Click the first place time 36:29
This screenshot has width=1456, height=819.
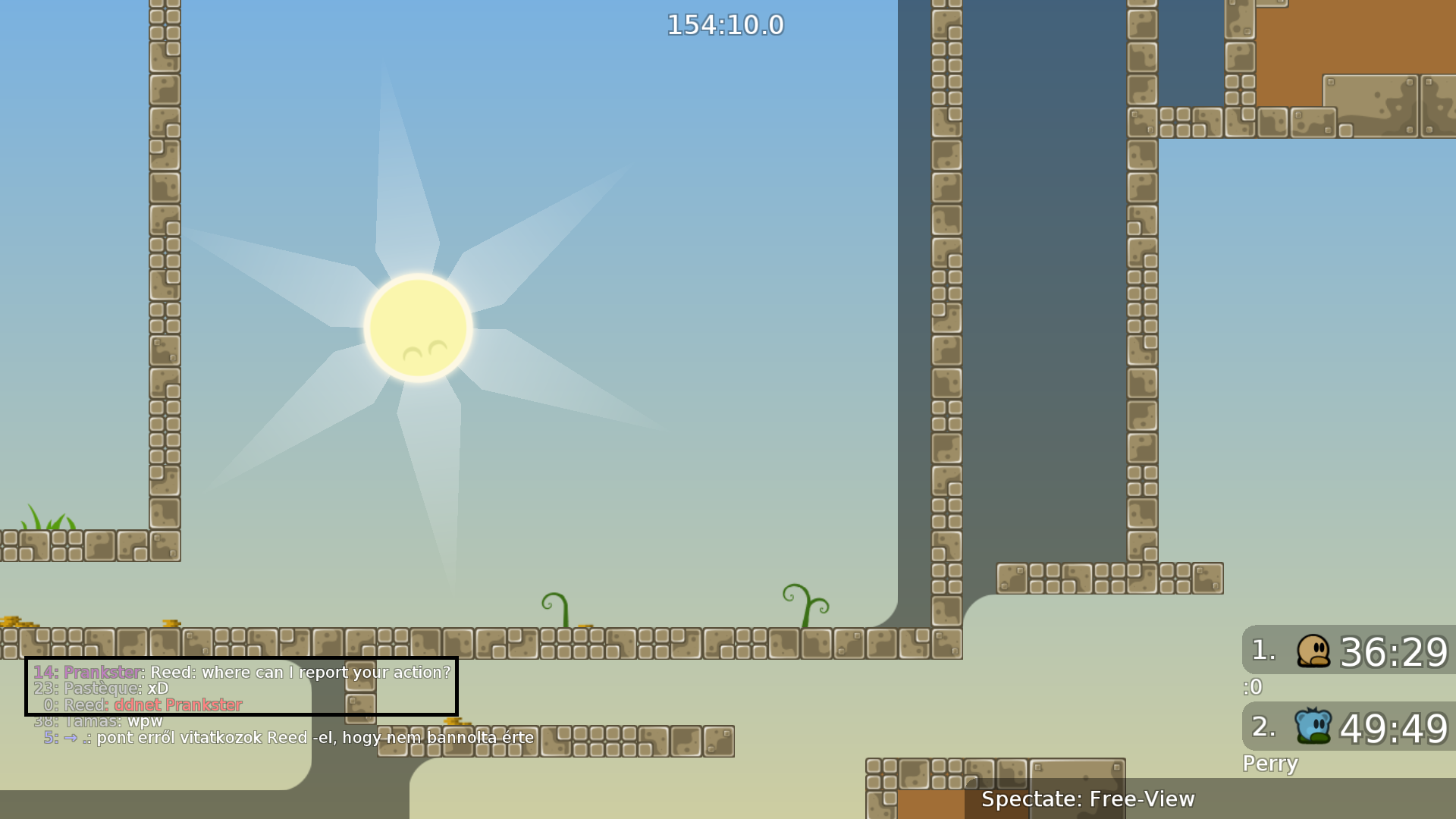[x=1394, y=652]
